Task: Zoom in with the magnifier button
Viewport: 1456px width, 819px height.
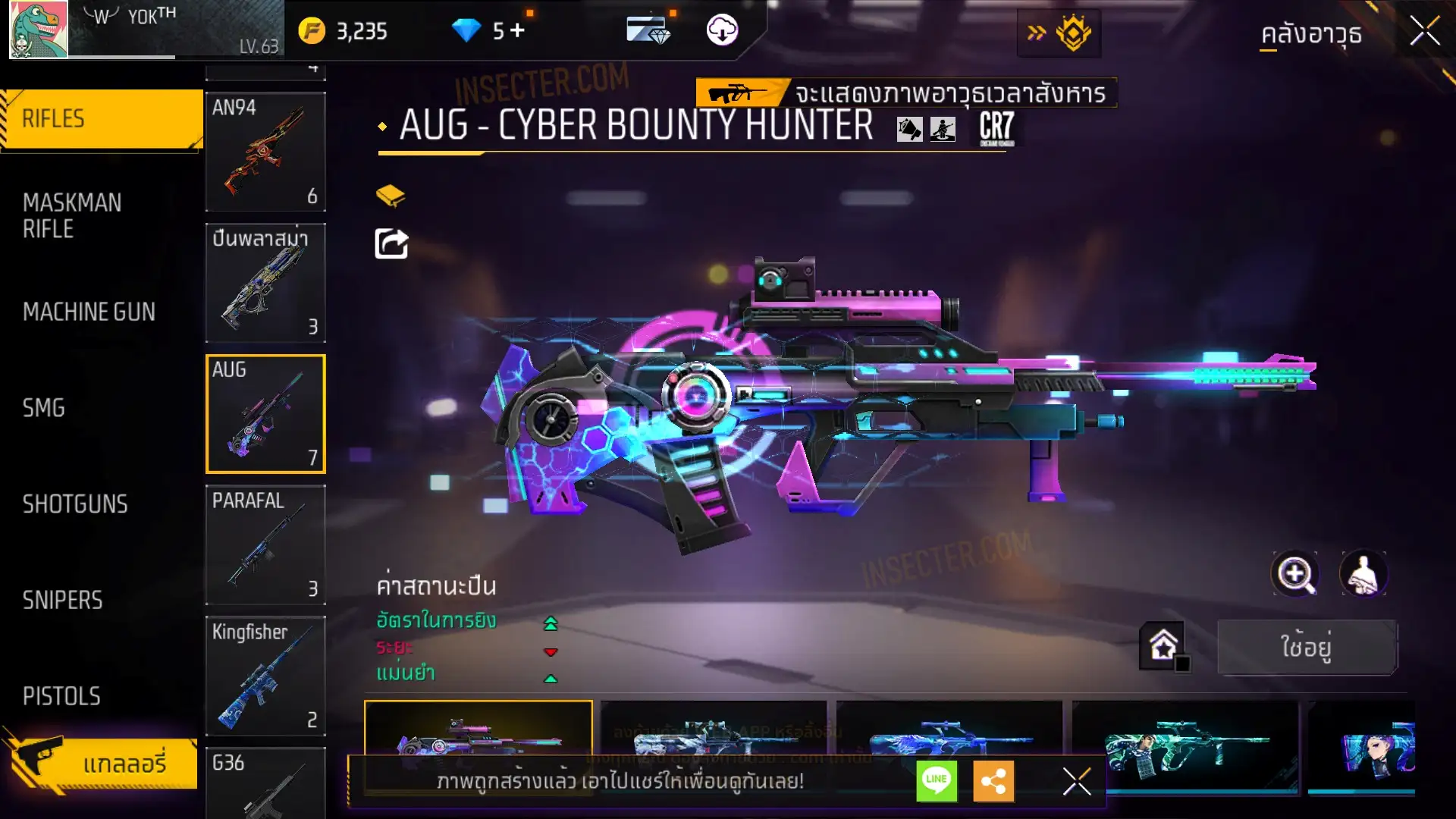Action: click(x=1294, y=574)
